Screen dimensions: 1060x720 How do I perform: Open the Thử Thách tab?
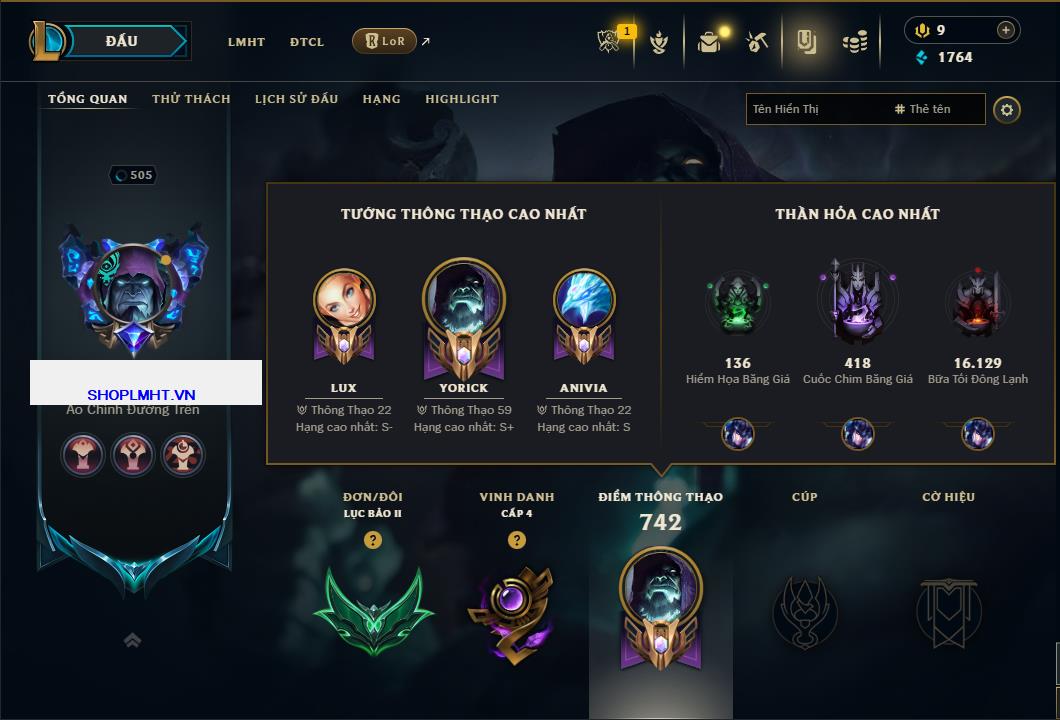click(191, 99)
